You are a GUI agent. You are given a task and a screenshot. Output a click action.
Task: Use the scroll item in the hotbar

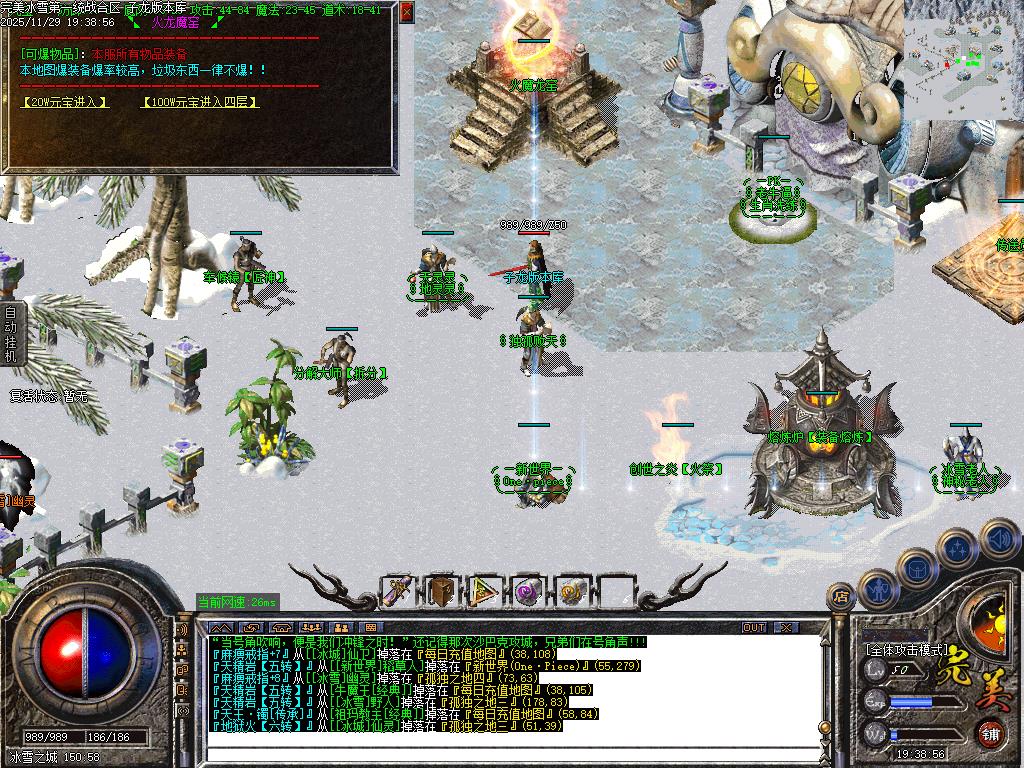click(x=398, y=592)
